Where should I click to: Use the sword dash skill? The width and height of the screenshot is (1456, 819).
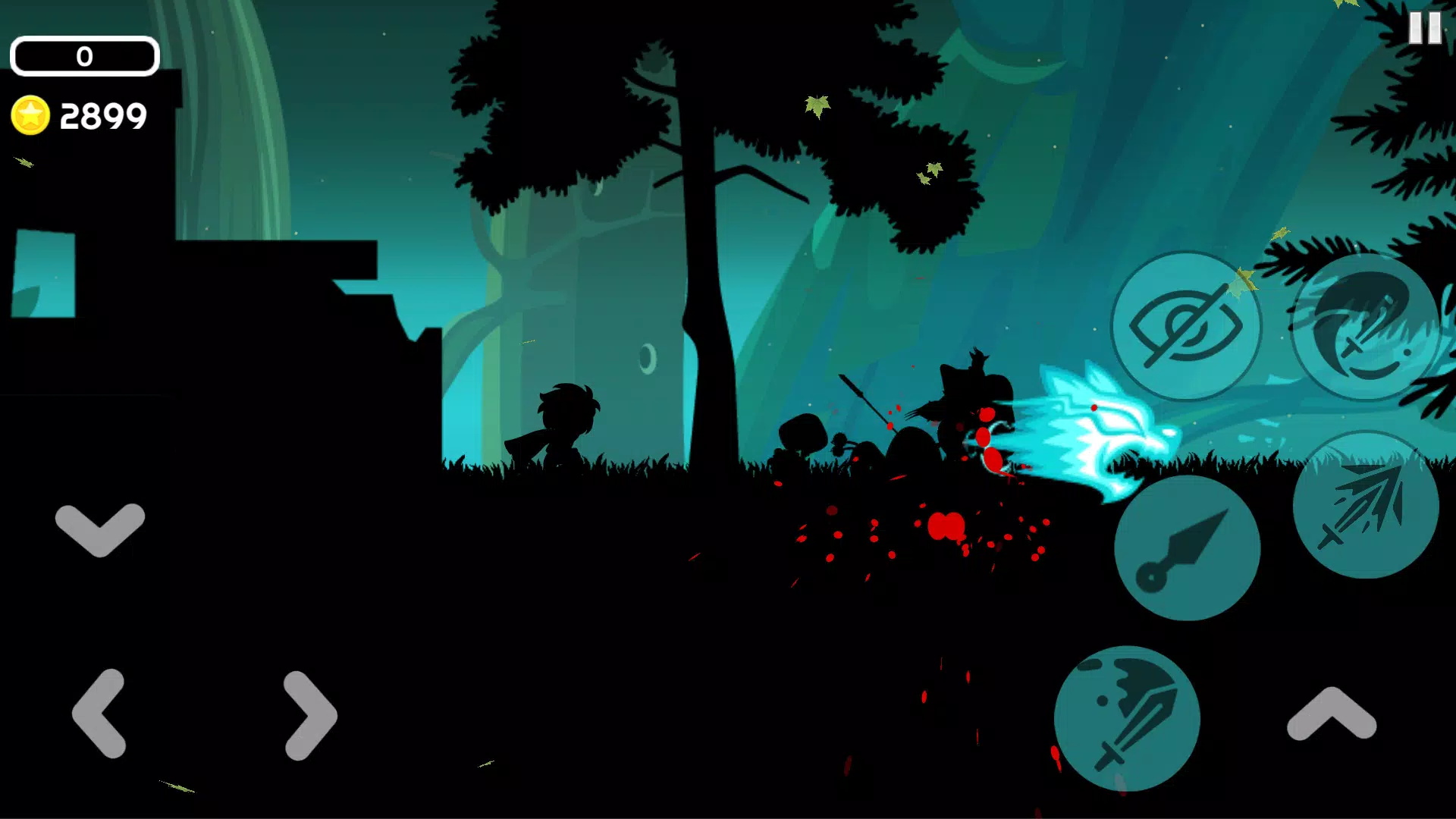(x=1365, y=505)
